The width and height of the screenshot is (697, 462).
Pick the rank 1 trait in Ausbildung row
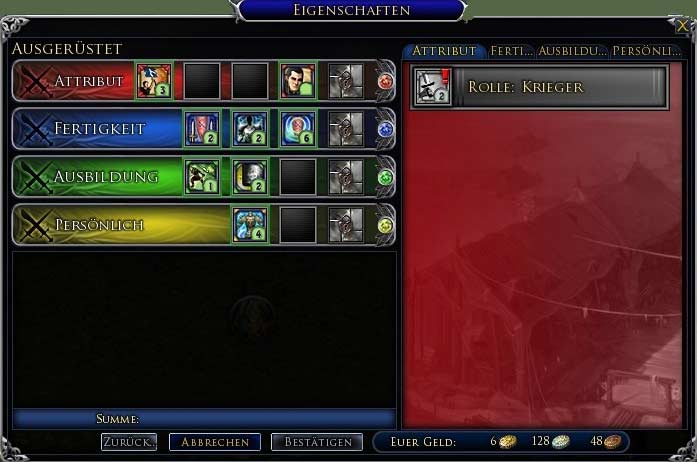point(202,177)
